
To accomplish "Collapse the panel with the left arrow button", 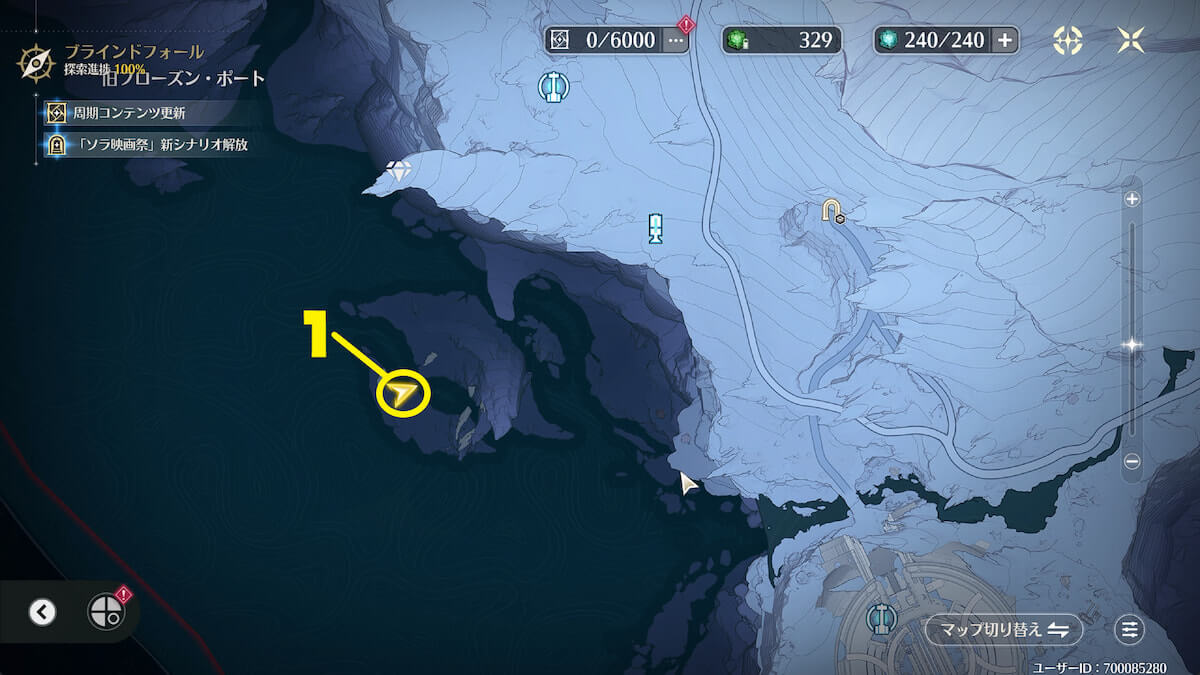I will [42, 612].
